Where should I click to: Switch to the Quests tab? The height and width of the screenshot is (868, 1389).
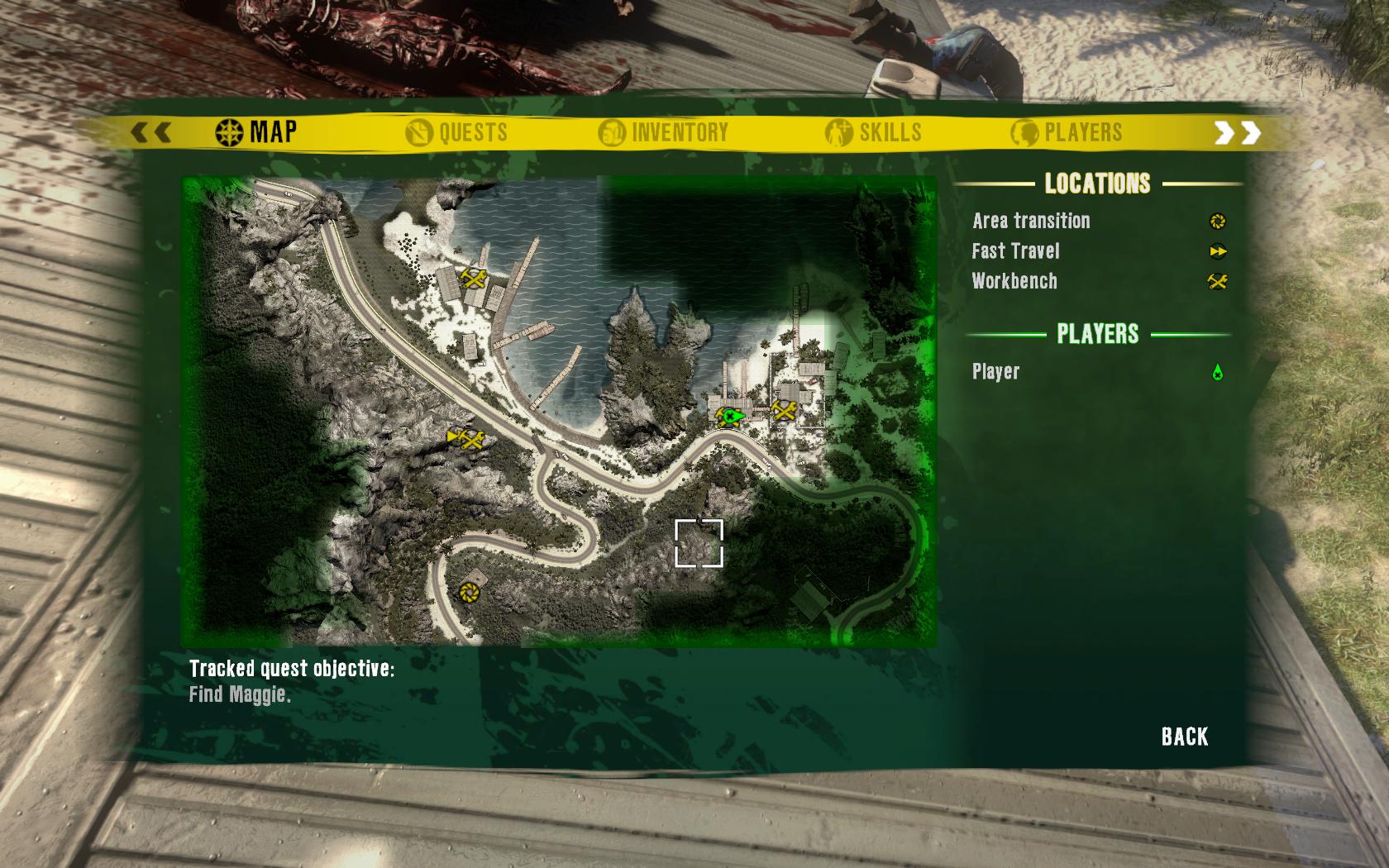[x=457, y=132]
